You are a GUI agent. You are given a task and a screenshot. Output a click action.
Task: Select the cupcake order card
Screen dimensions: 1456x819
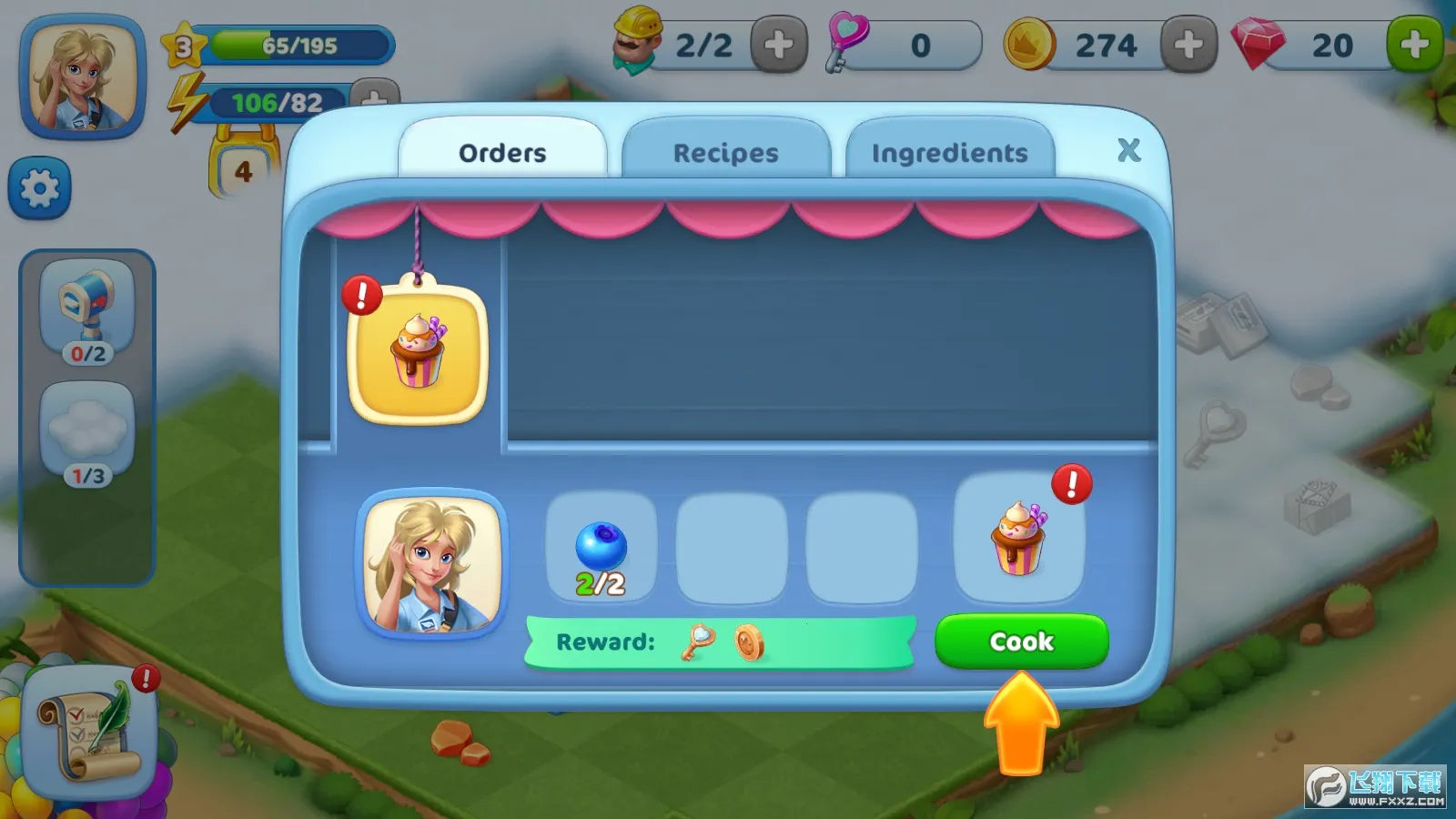coord(418,355)
